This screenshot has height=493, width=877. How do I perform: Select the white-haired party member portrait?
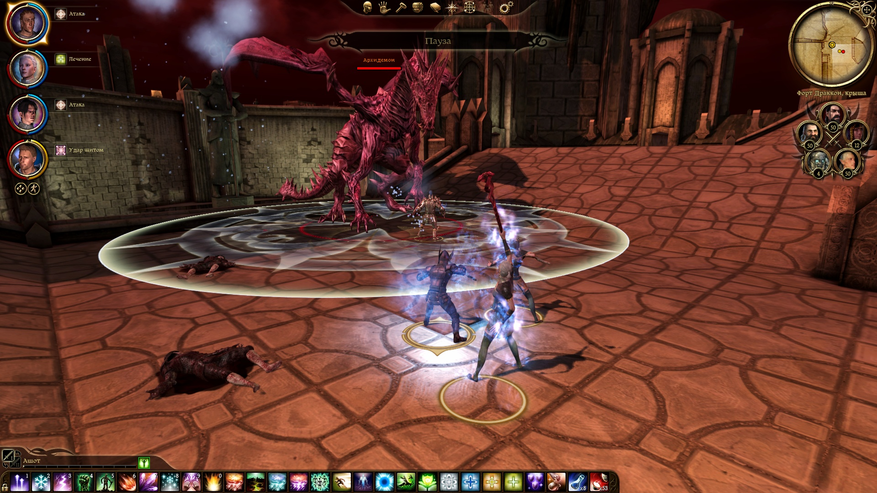[27, 67]
